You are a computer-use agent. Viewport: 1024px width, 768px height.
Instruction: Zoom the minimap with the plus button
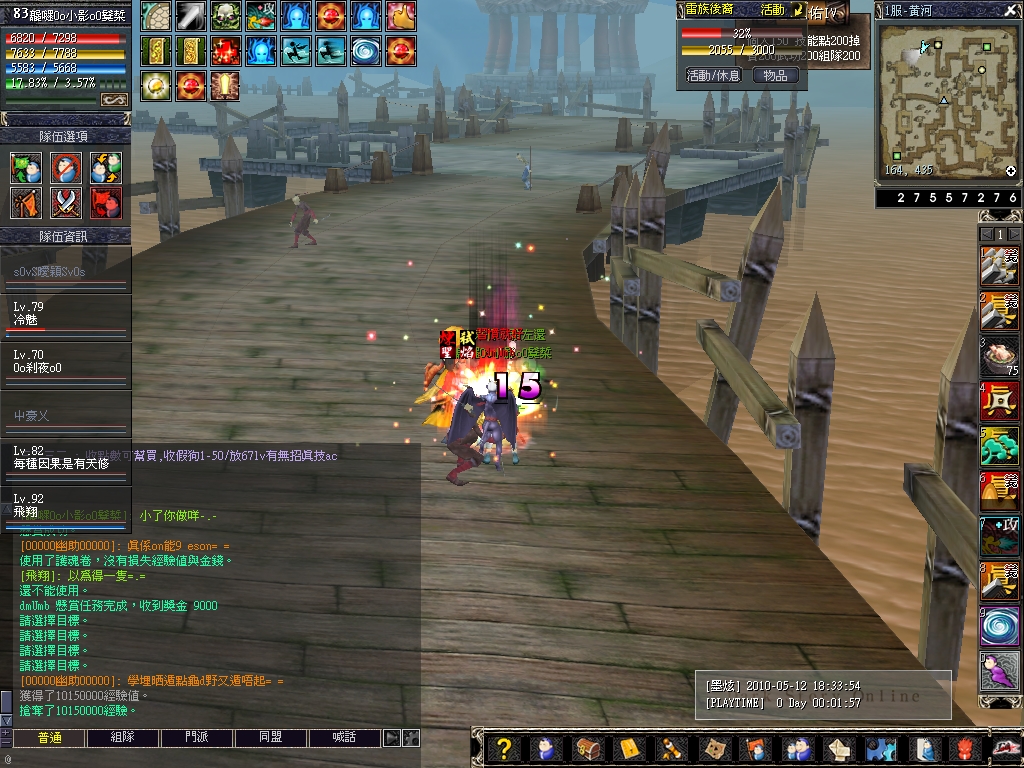(x=1010, y=171)
